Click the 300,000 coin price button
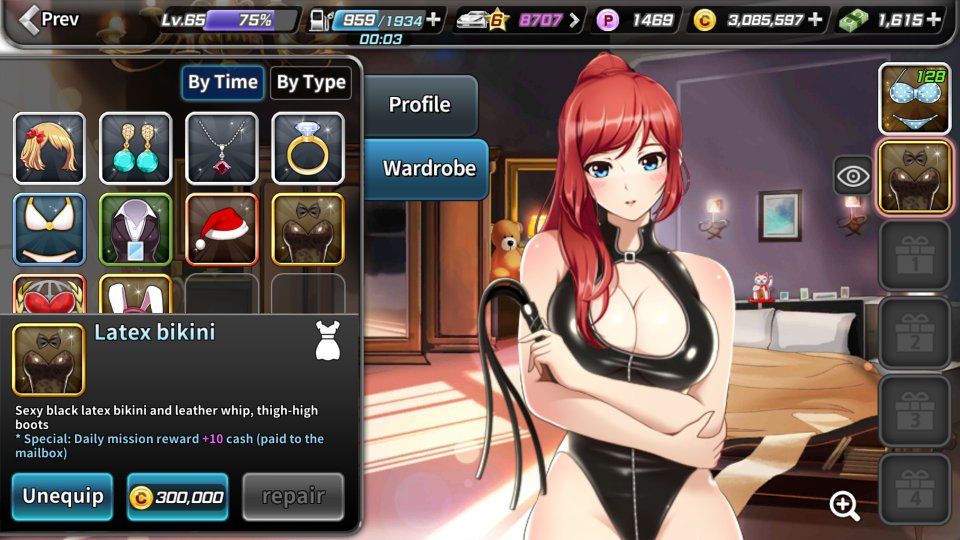This screenshot has width=960, height=540. [178, 496]
